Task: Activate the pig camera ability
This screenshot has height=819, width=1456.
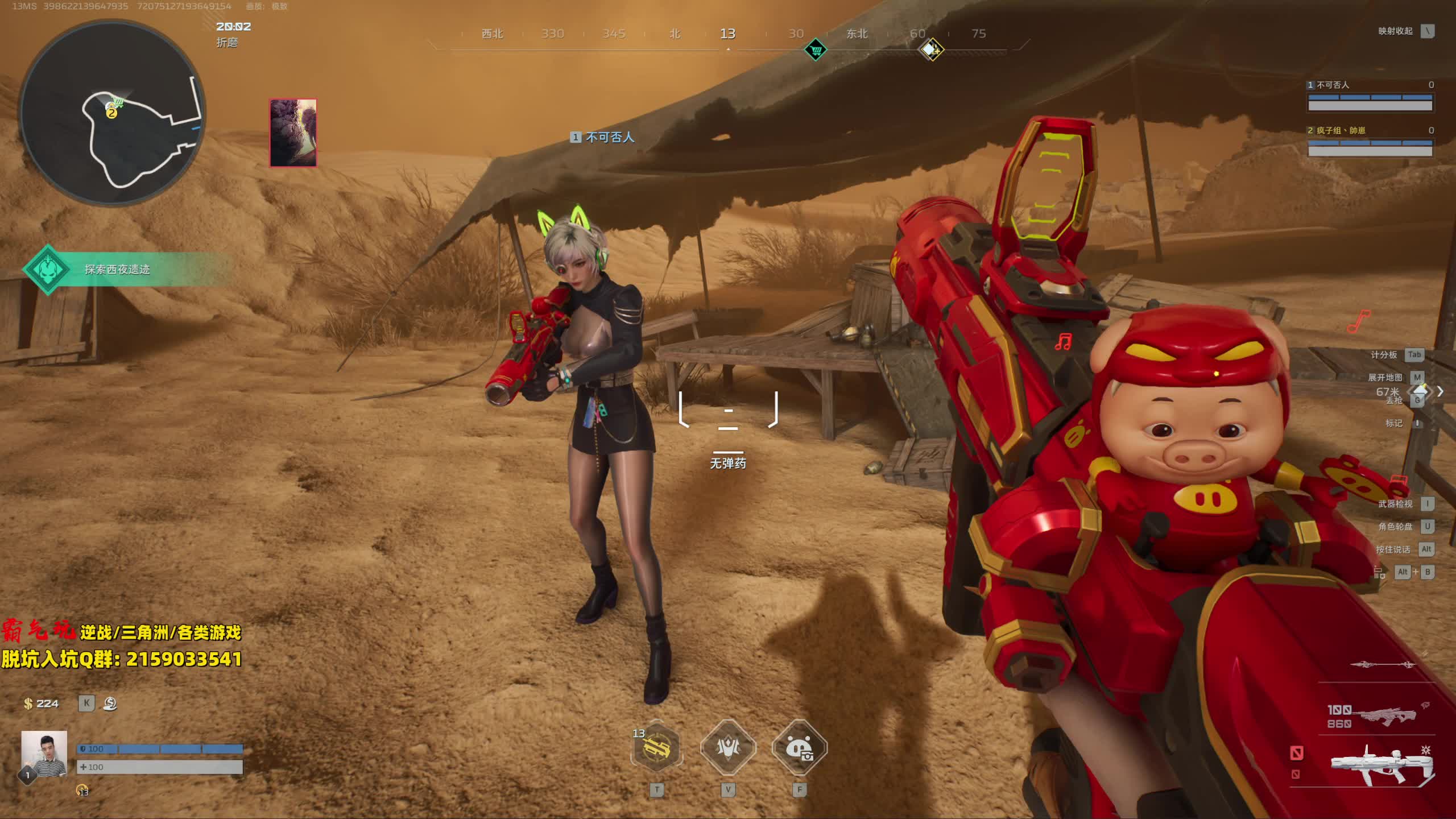Action: click(800, 748)
